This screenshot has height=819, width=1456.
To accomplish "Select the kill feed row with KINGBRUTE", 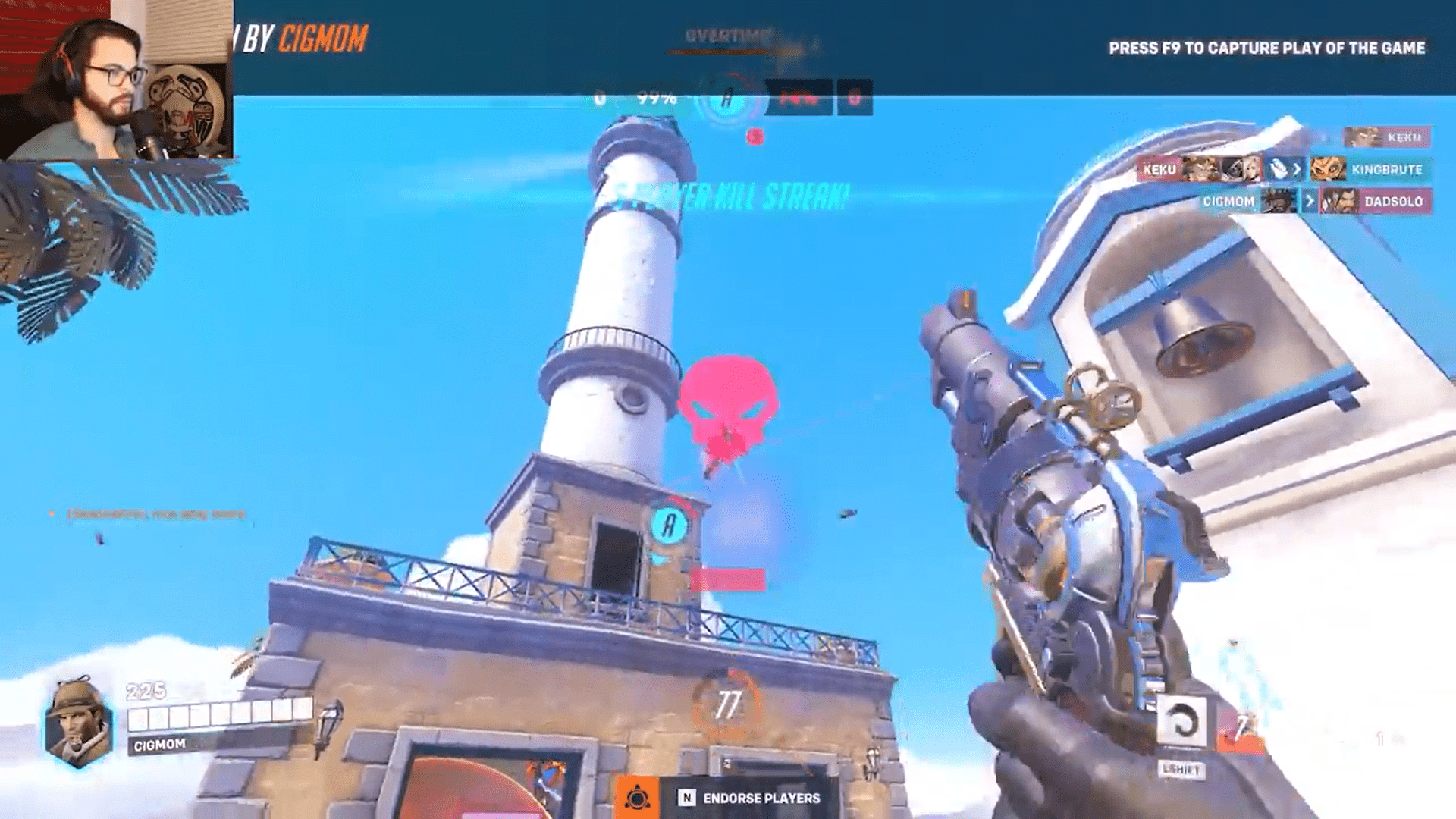I will coord(1284,169).
